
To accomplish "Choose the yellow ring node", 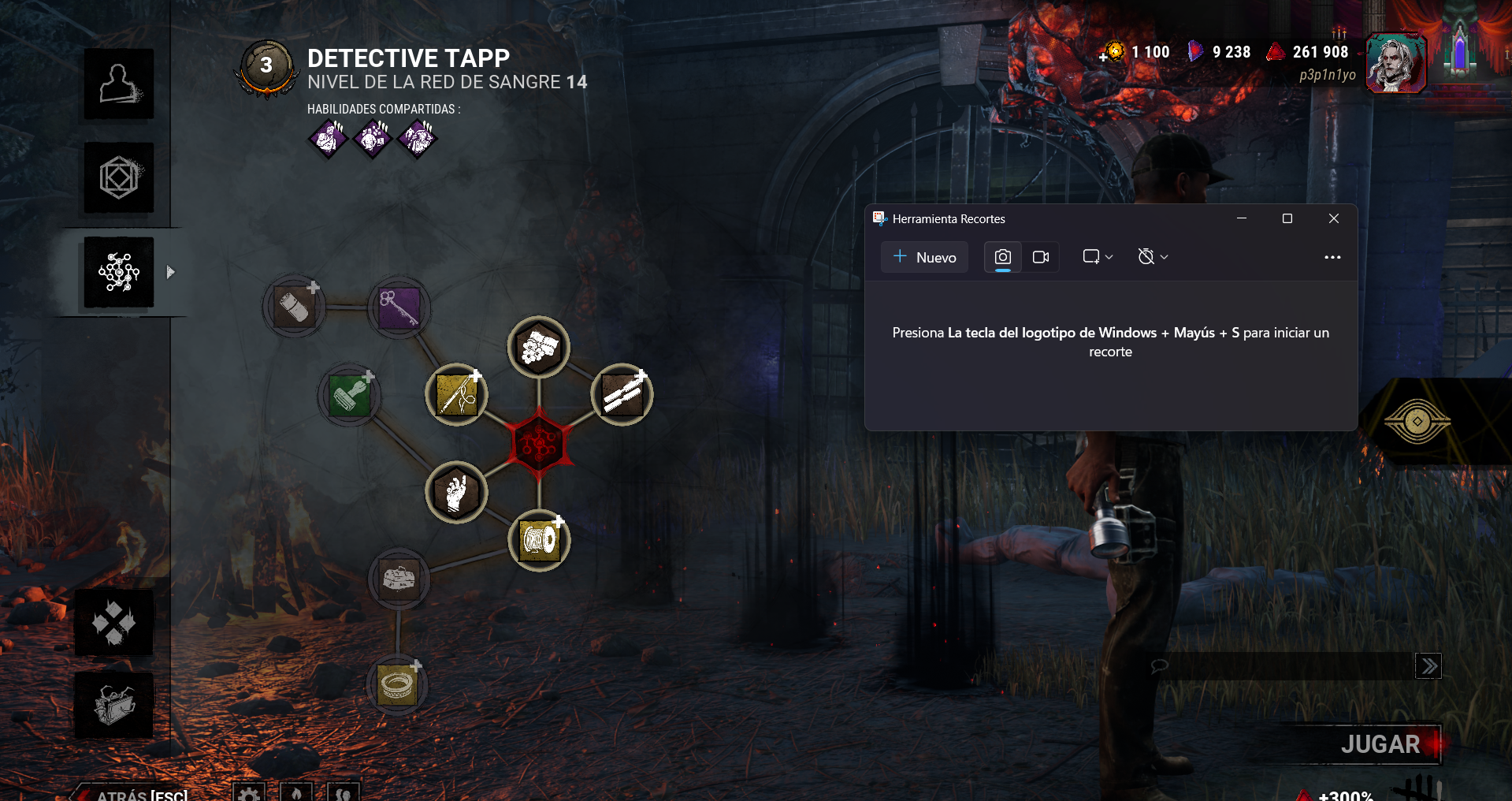I will tap(397, 684).
